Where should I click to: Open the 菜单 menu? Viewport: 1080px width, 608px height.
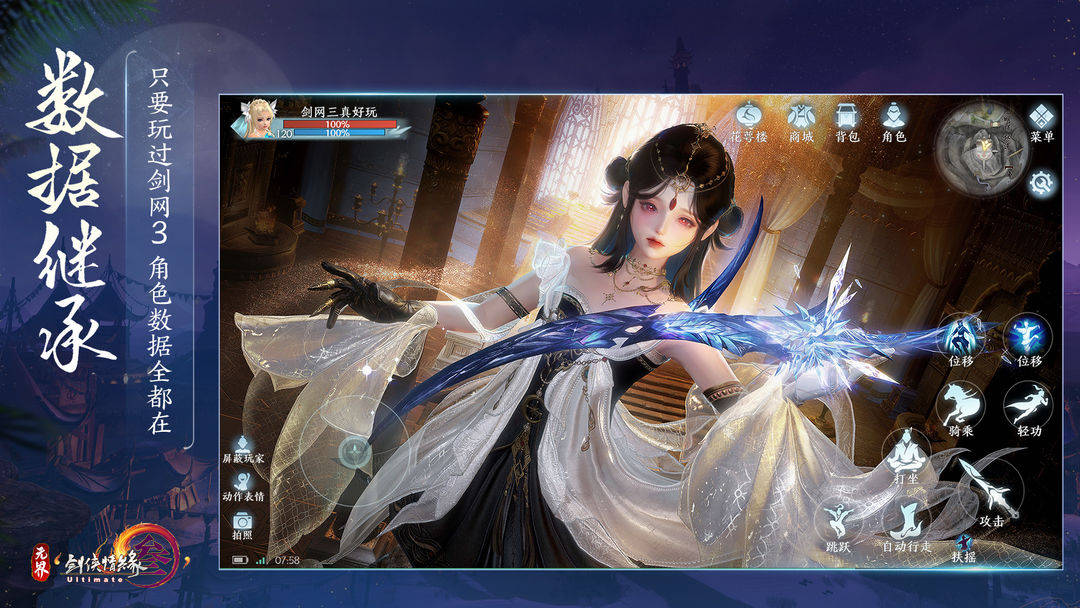pos(1042,117)
